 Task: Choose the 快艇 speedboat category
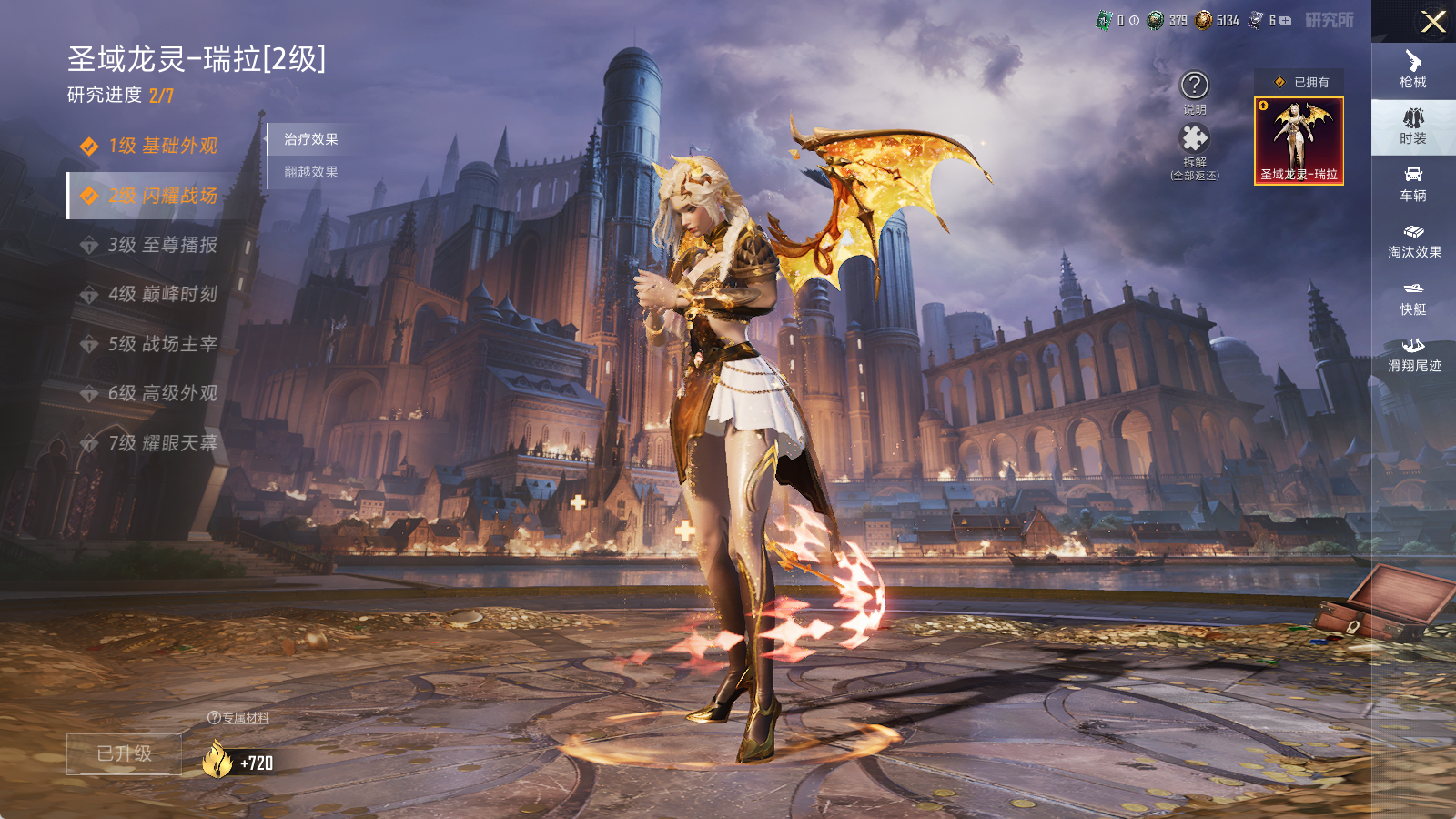coord(1413,298)
